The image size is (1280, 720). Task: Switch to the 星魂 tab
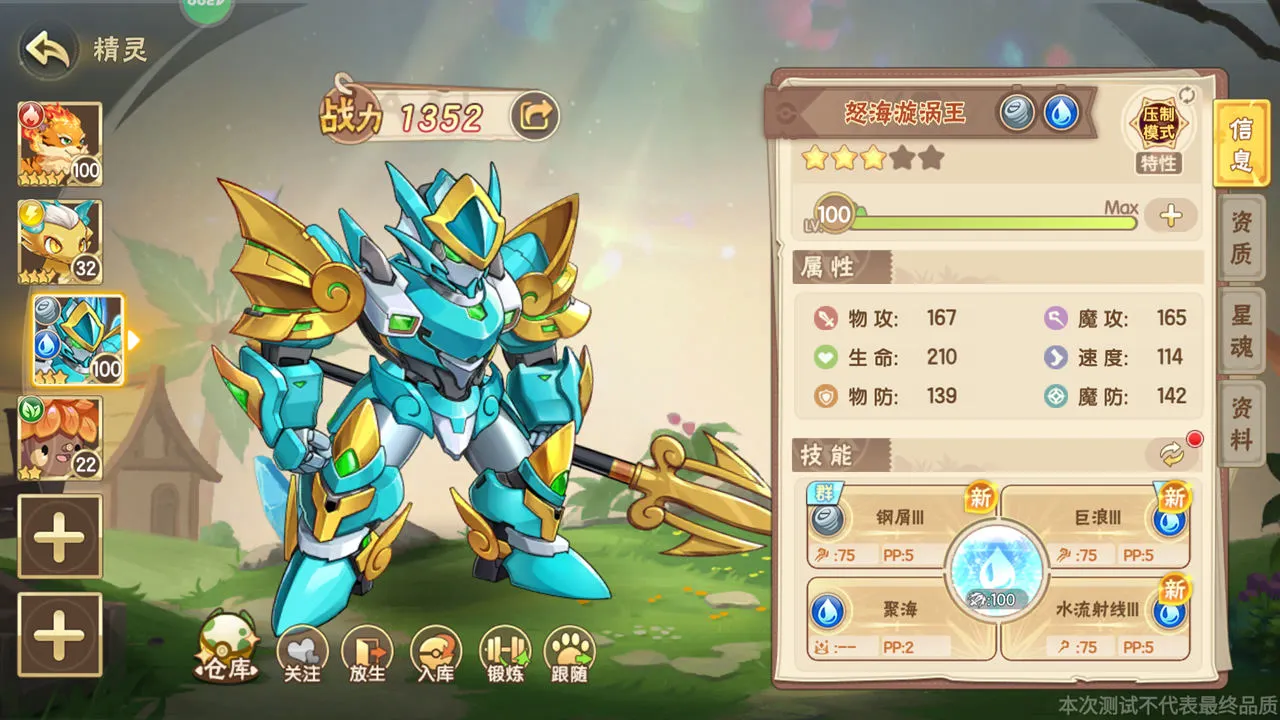click(x=1241, y=330)
